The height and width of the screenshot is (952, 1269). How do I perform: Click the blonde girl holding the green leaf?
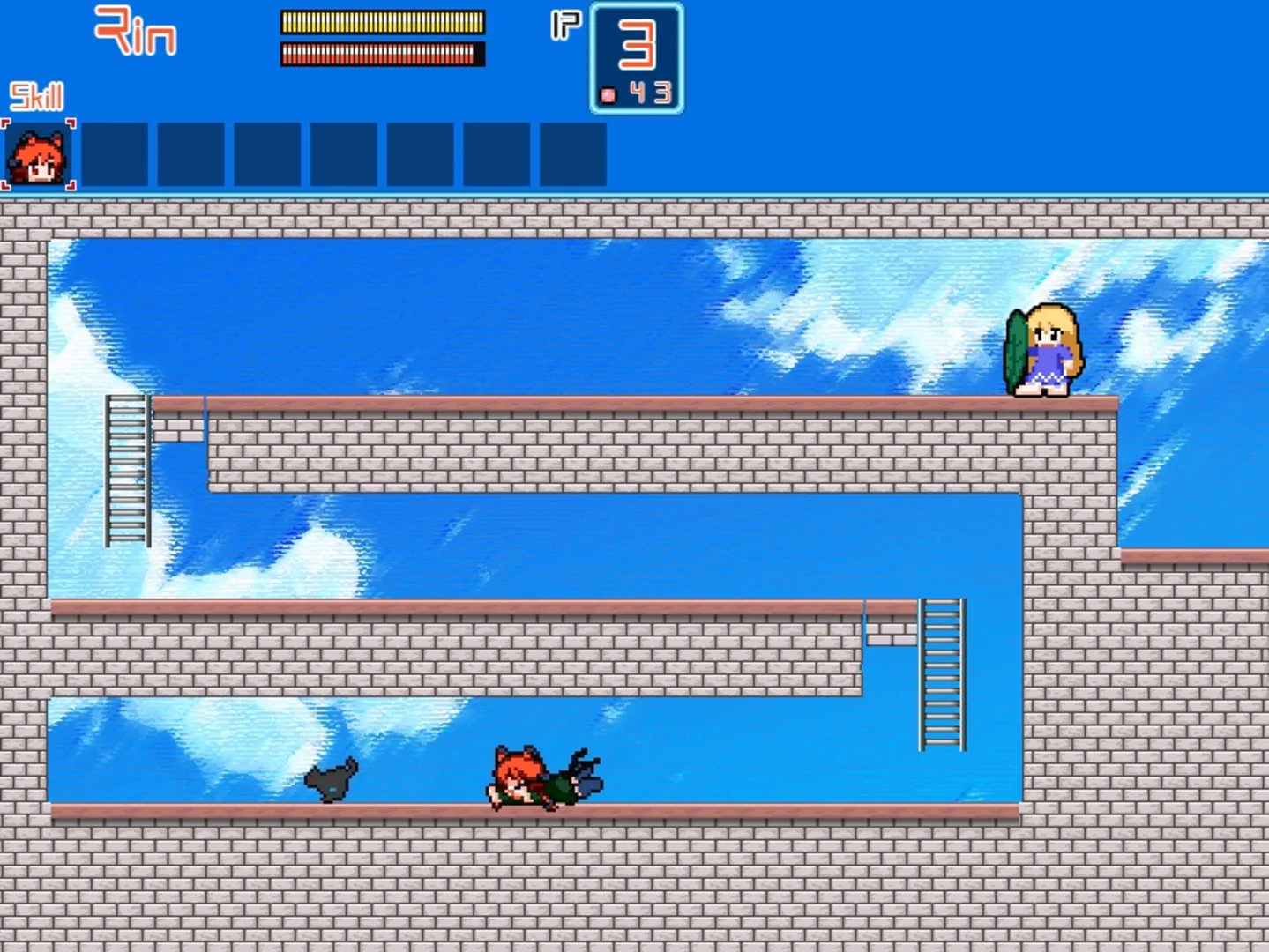[x=1045, y=348]
